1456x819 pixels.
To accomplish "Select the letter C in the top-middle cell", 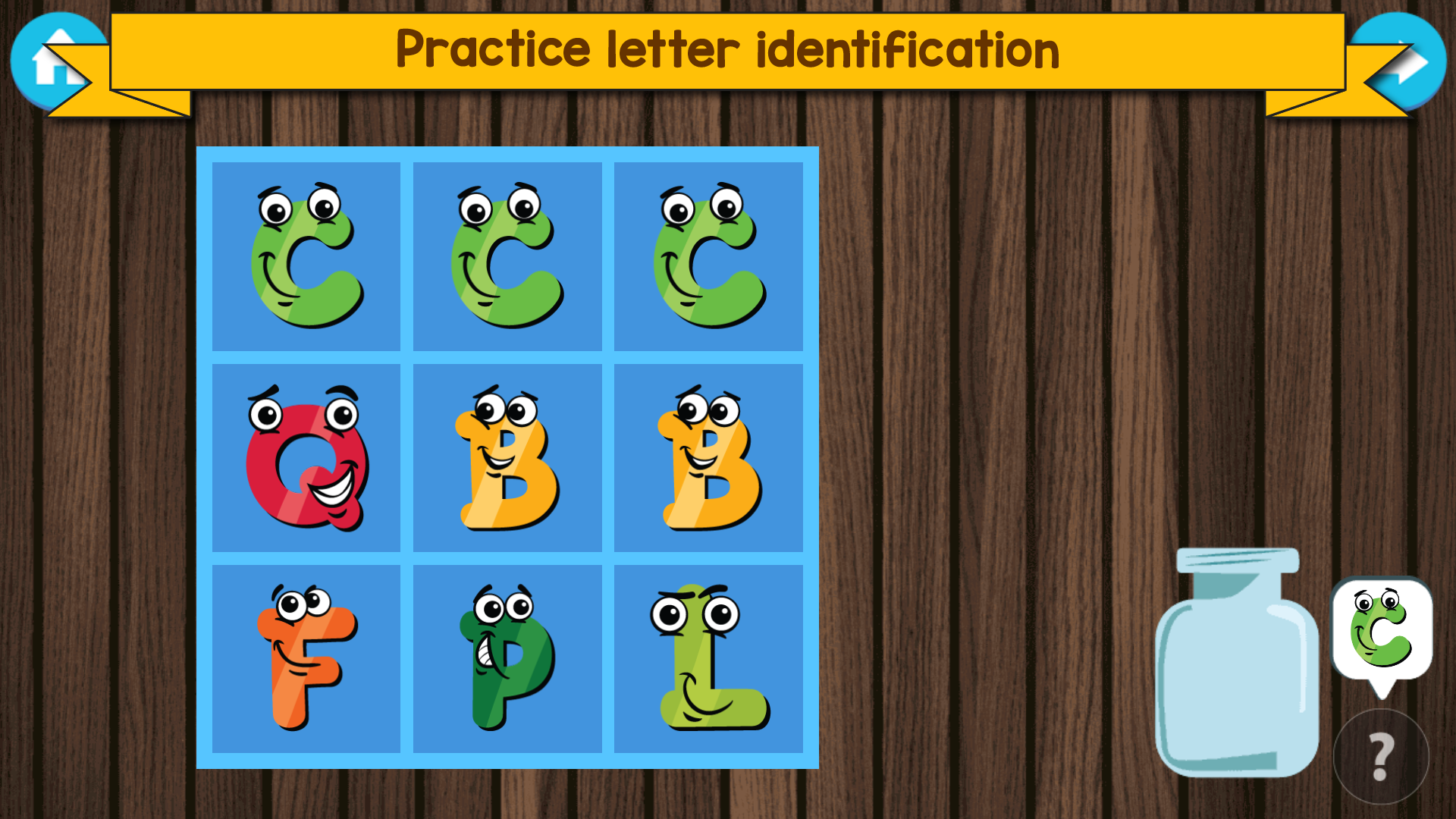I will click(507, 258).
